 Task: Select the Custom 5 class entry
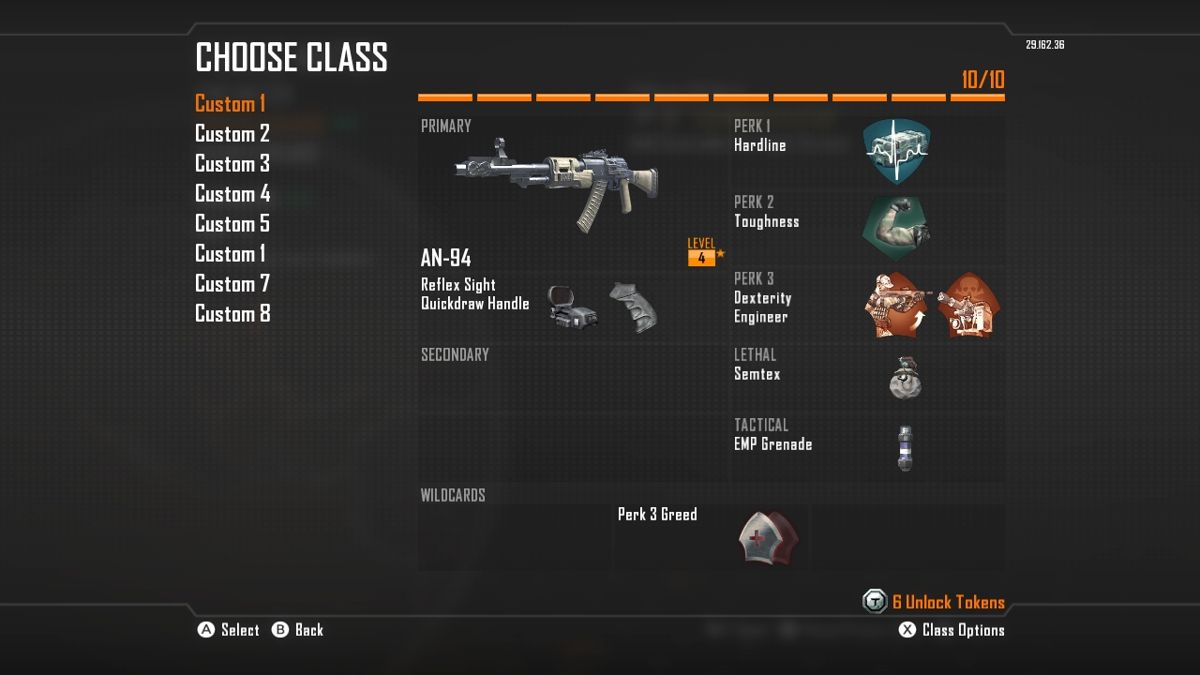click(x=232, y=224)
